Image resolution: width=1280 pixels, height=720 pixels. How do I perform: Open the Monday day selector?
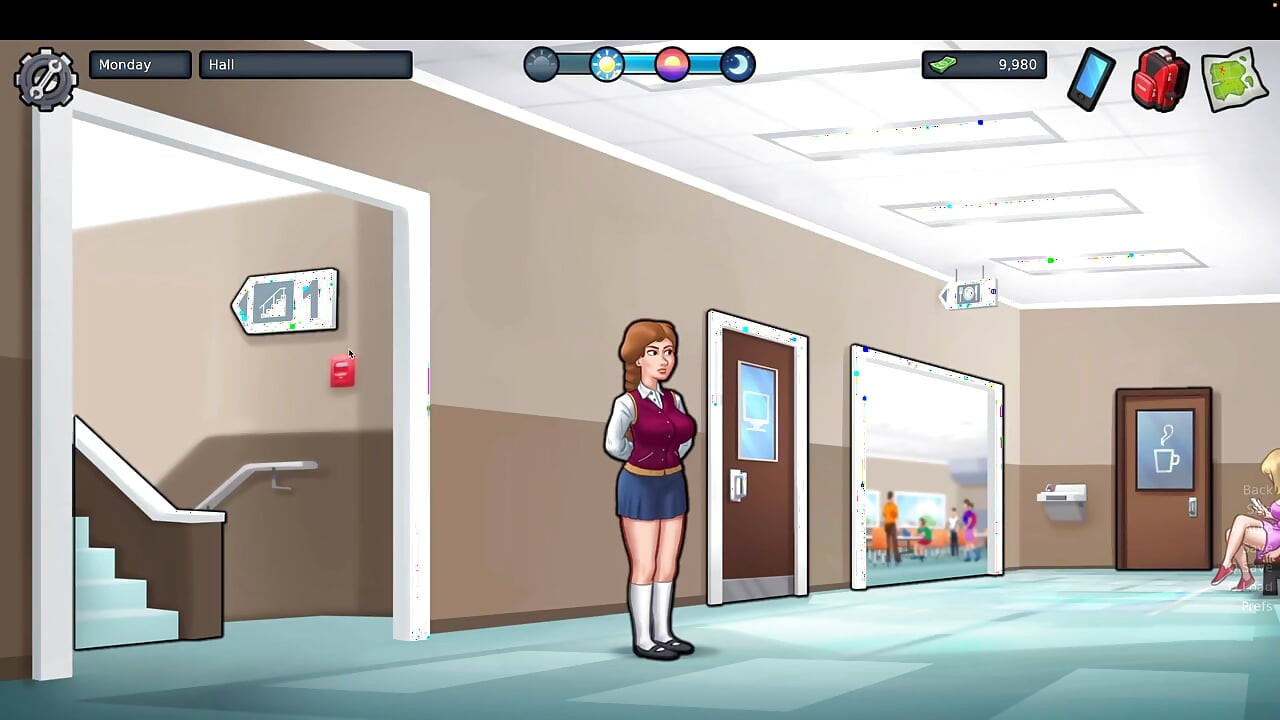click(x=139, y=64)
